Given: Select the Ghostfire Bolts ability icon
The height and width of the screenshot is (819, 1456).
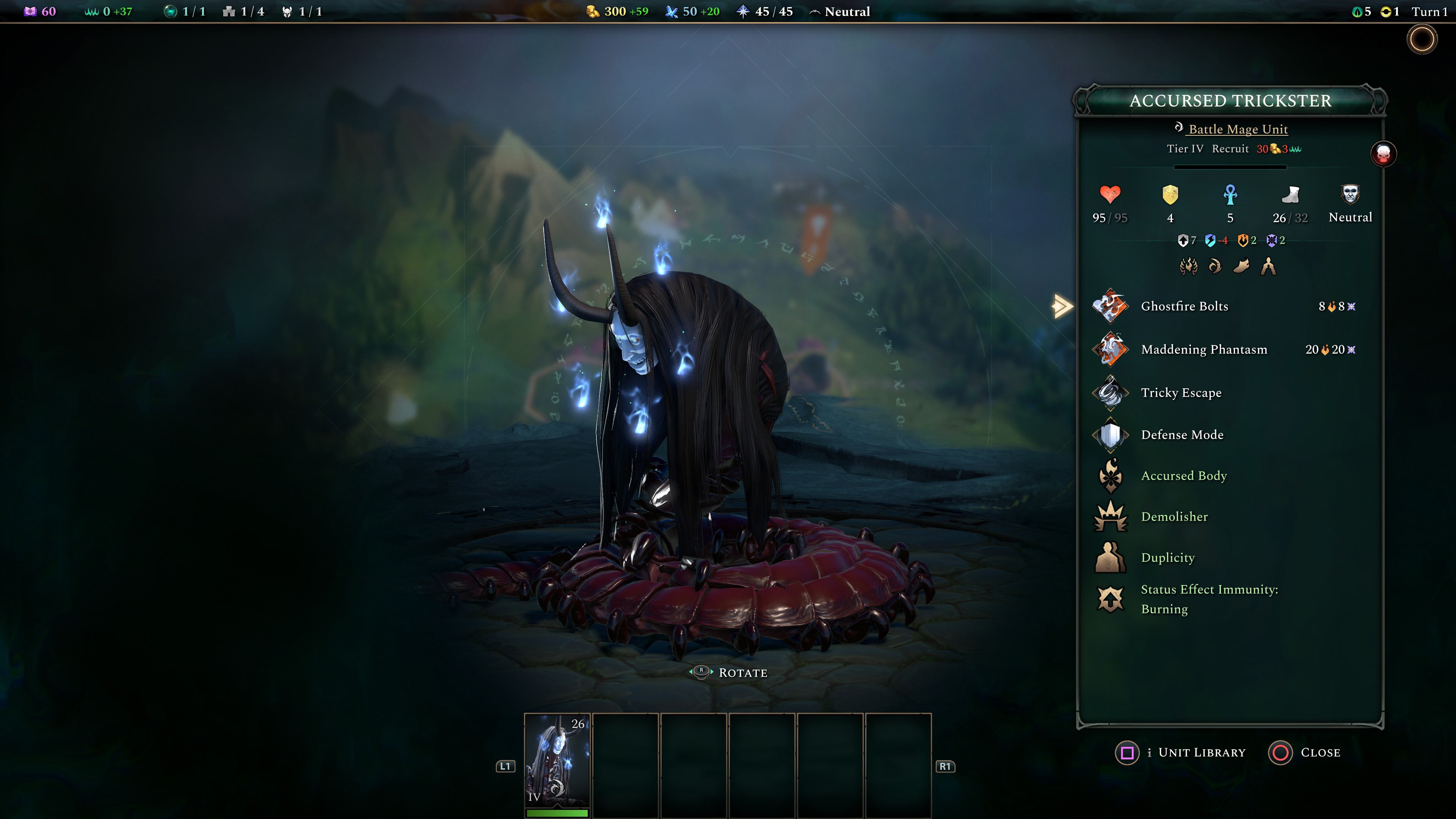Looking at the screenshot, I should click(1110, 306).
